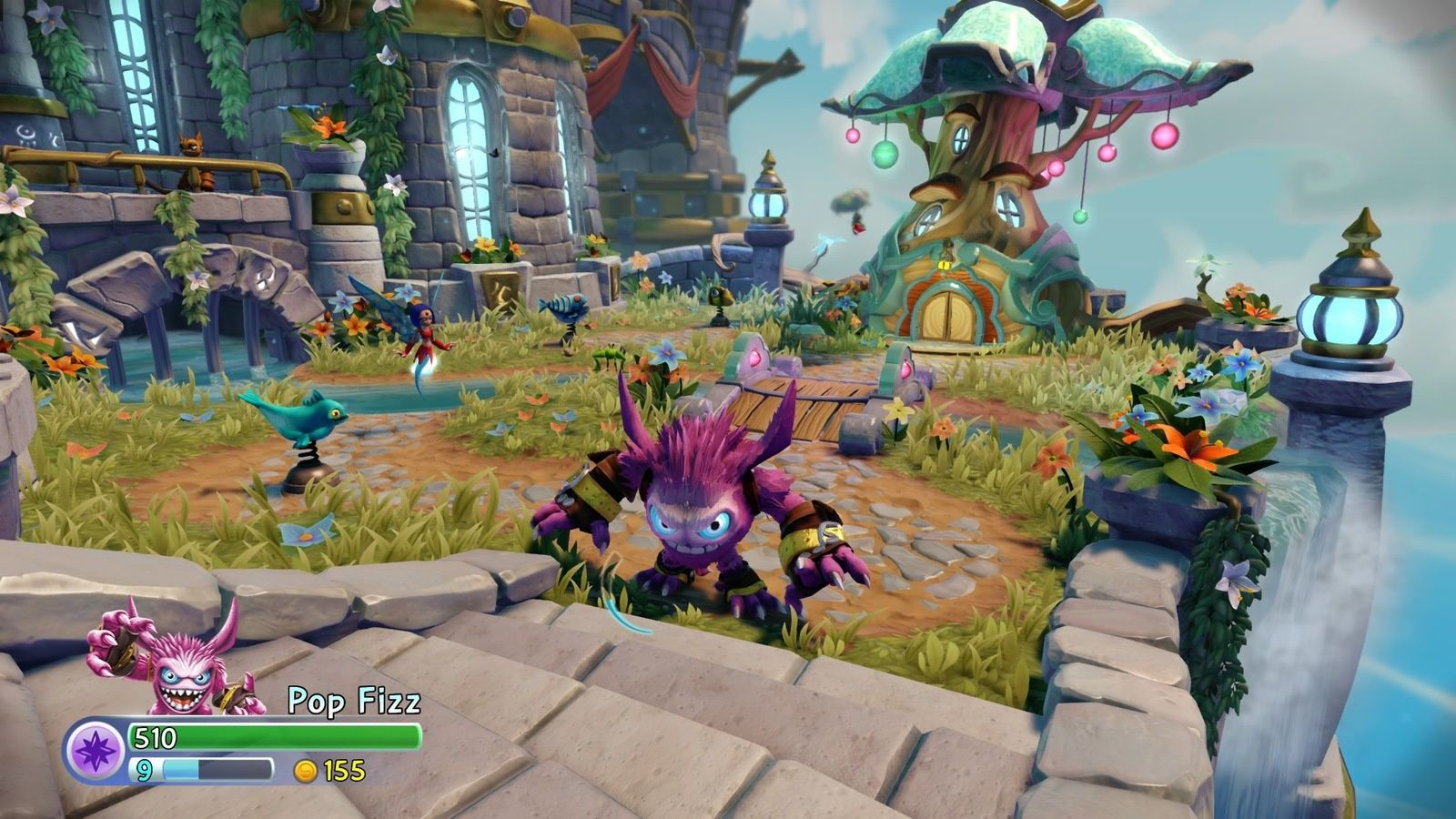
Task: Click the pink heart gem on the fence post
Action: point(757,359)
